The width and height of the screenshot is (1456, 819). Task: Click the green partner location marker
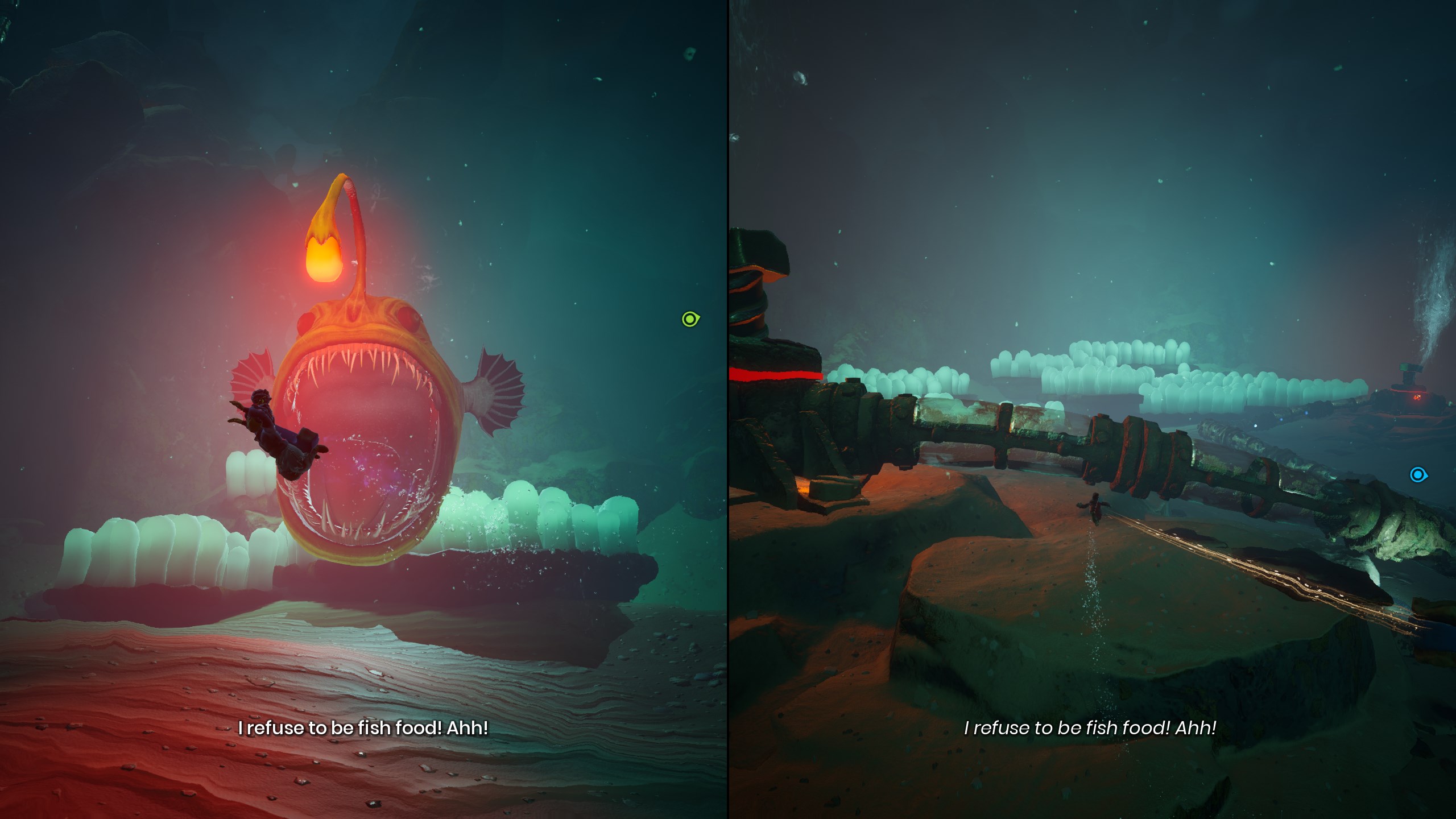point(690,319)
